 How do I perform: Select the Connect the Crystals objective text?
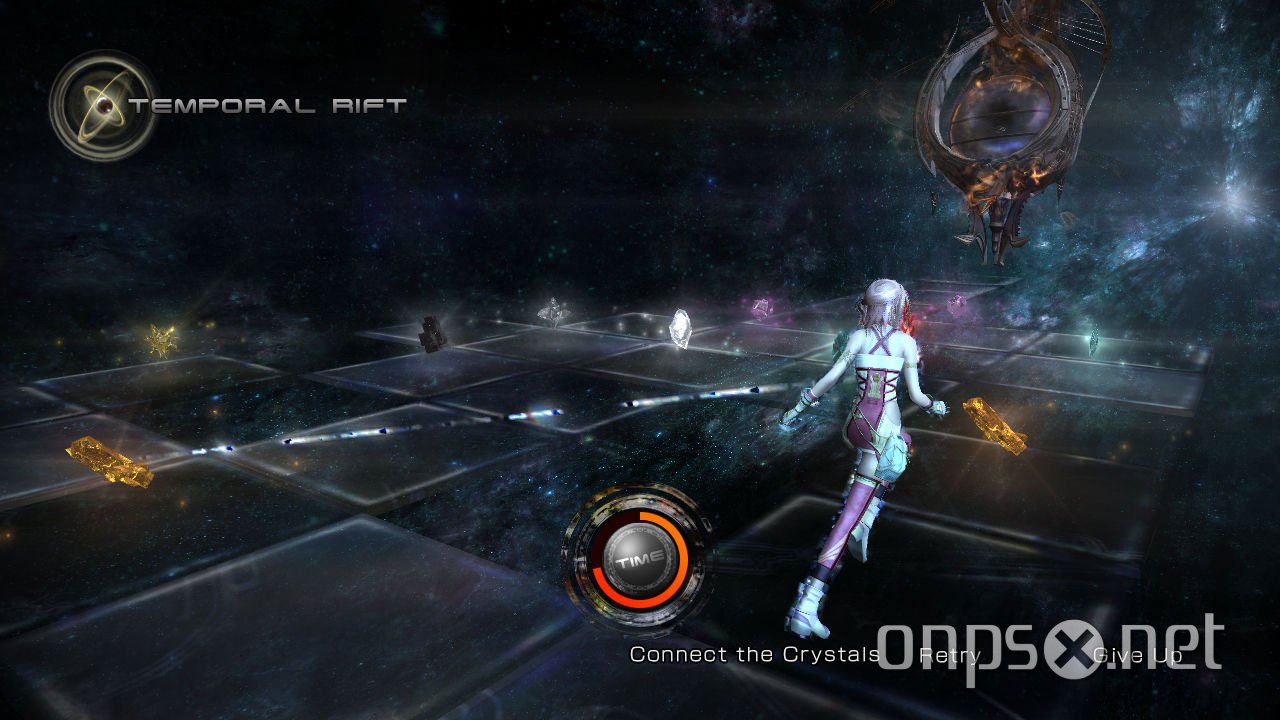[755, 655]
